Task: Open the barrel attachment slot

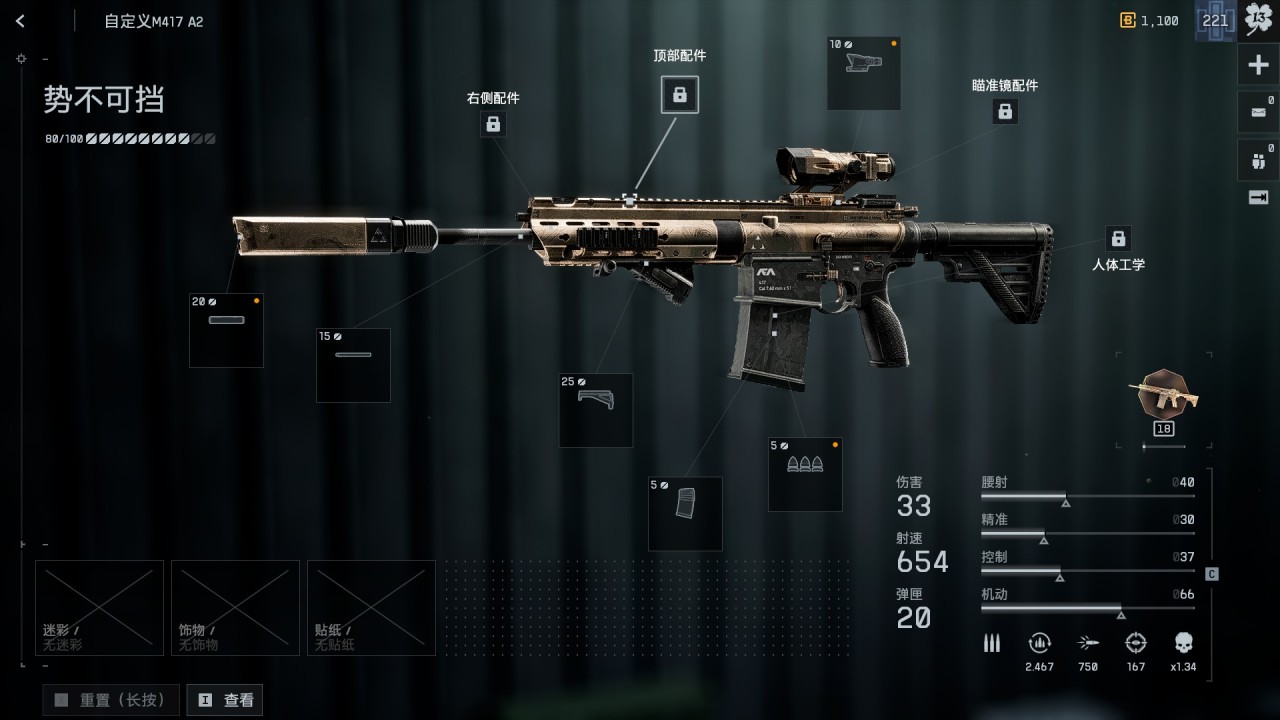Action: coord(353,365)
